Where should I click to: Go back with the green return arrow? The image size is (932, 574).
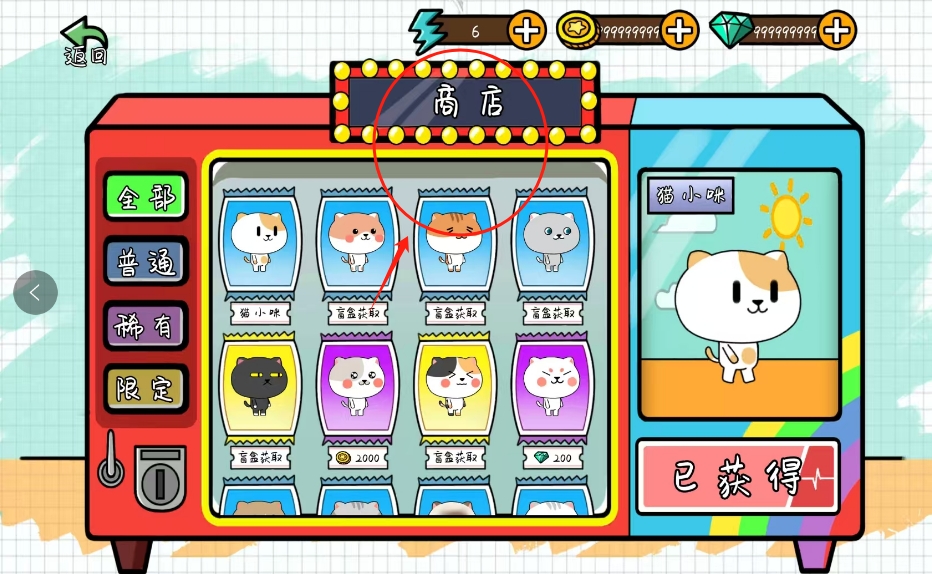click(84, 40)
